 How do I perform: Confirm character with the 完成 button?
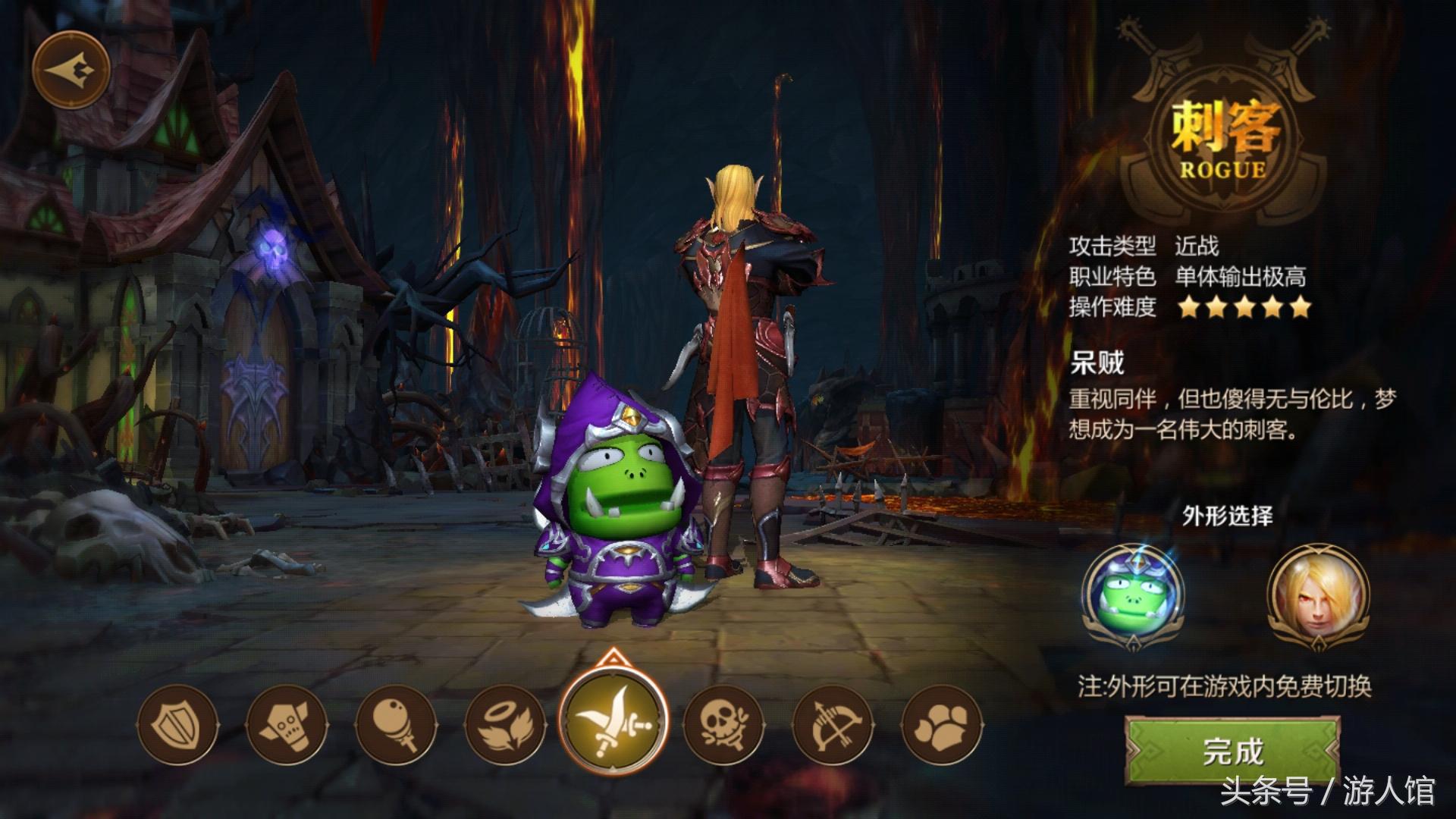pos(1233,751)
